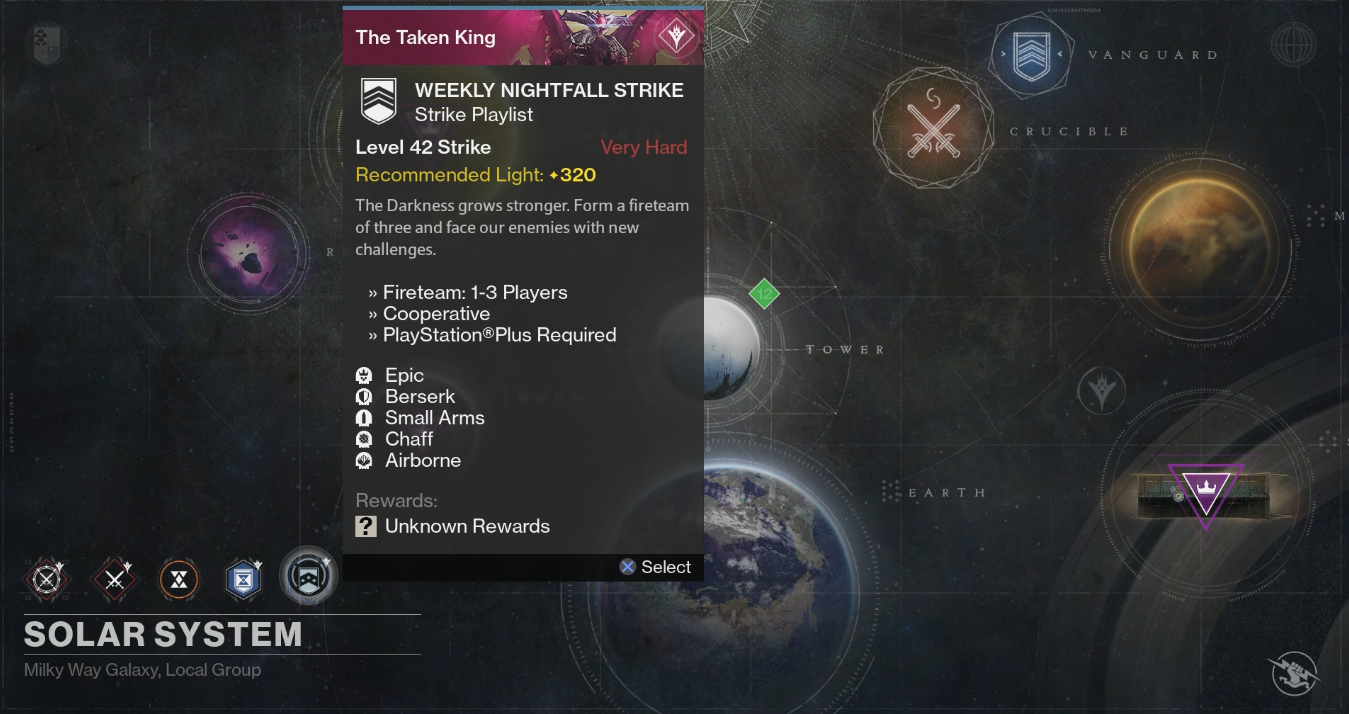Select the Crucible crossed-swords destination
This screenshot has width=1349, height=714.
click(x=932, y=127)
